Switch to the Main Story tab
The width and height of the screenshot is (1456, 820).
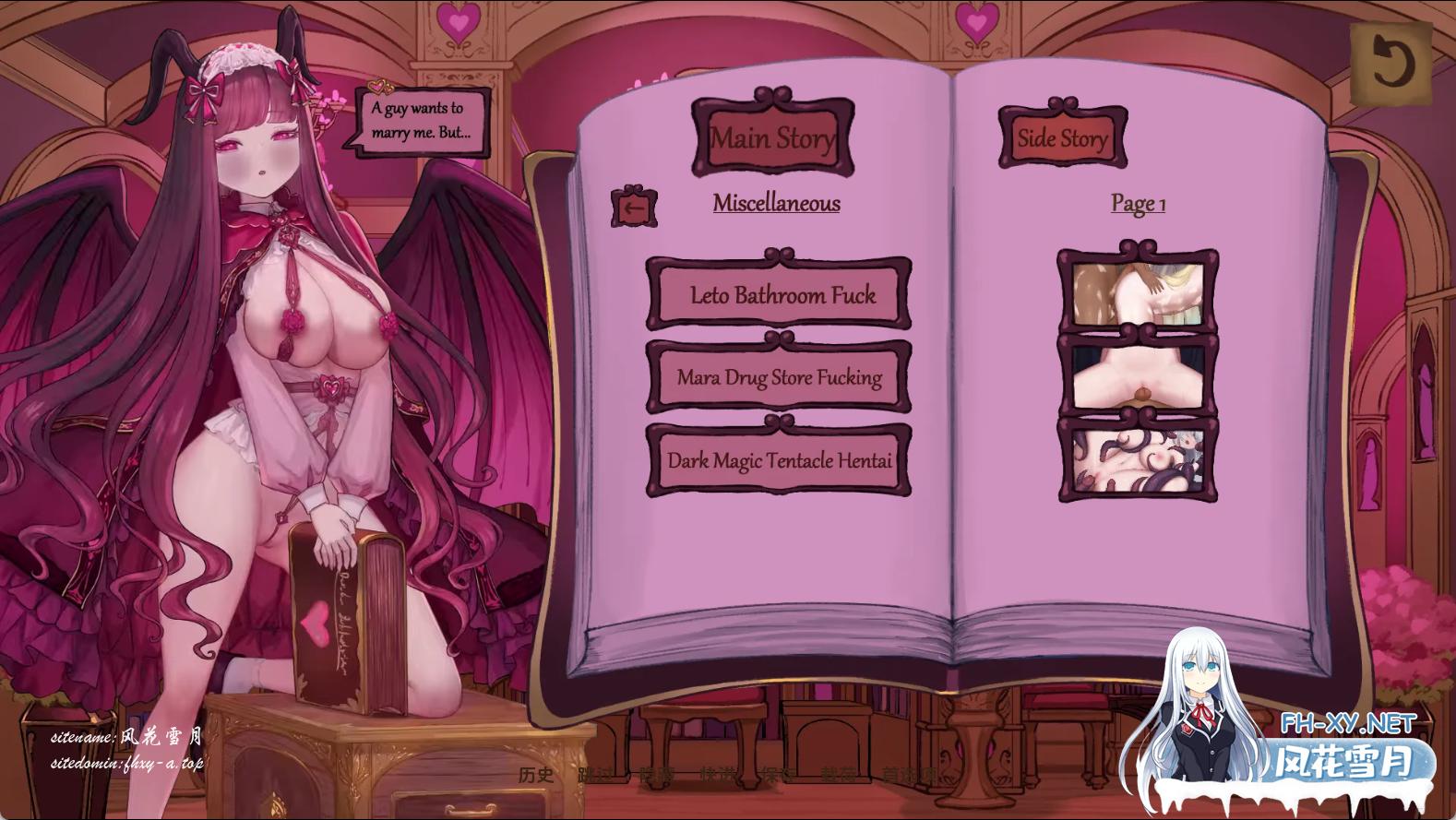pyautogui.click(x=773, y=138)
